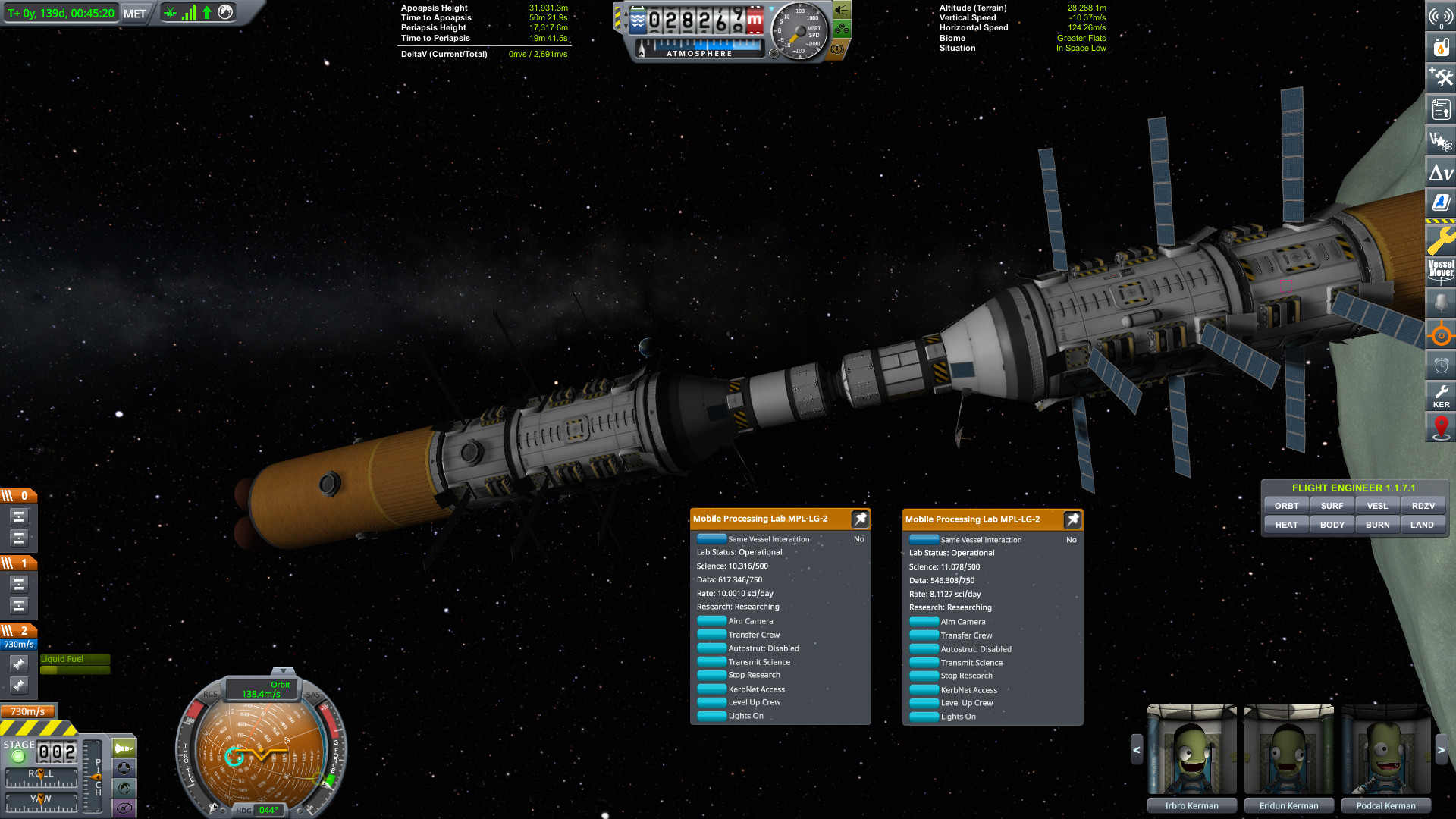Open the BURN readout section
This screenshot has width=1456, height=819.
point(1377,525)
